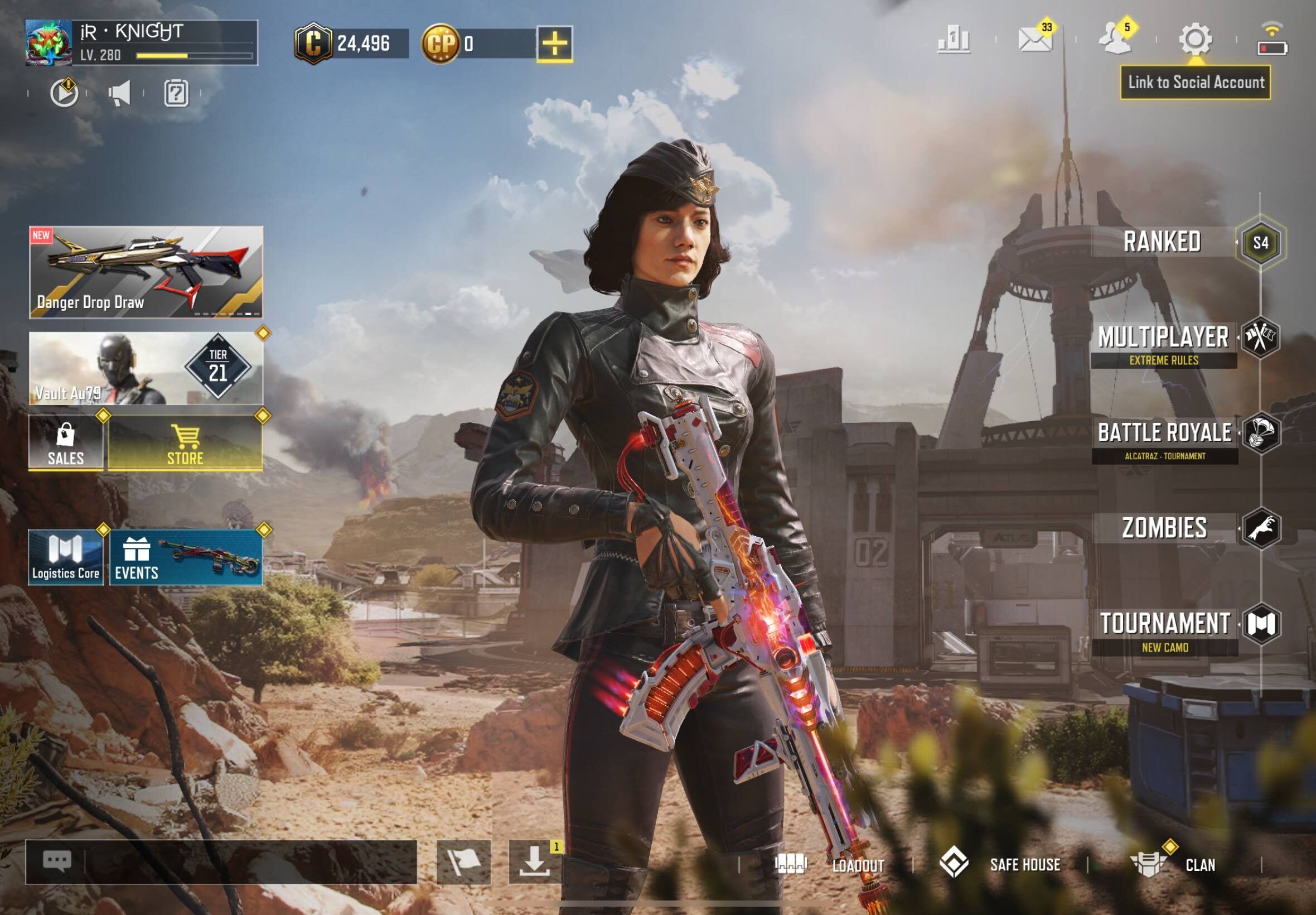Check the mail inbox envelope
This screenshot has height=915, width=1316.
tap(1035, 40)
